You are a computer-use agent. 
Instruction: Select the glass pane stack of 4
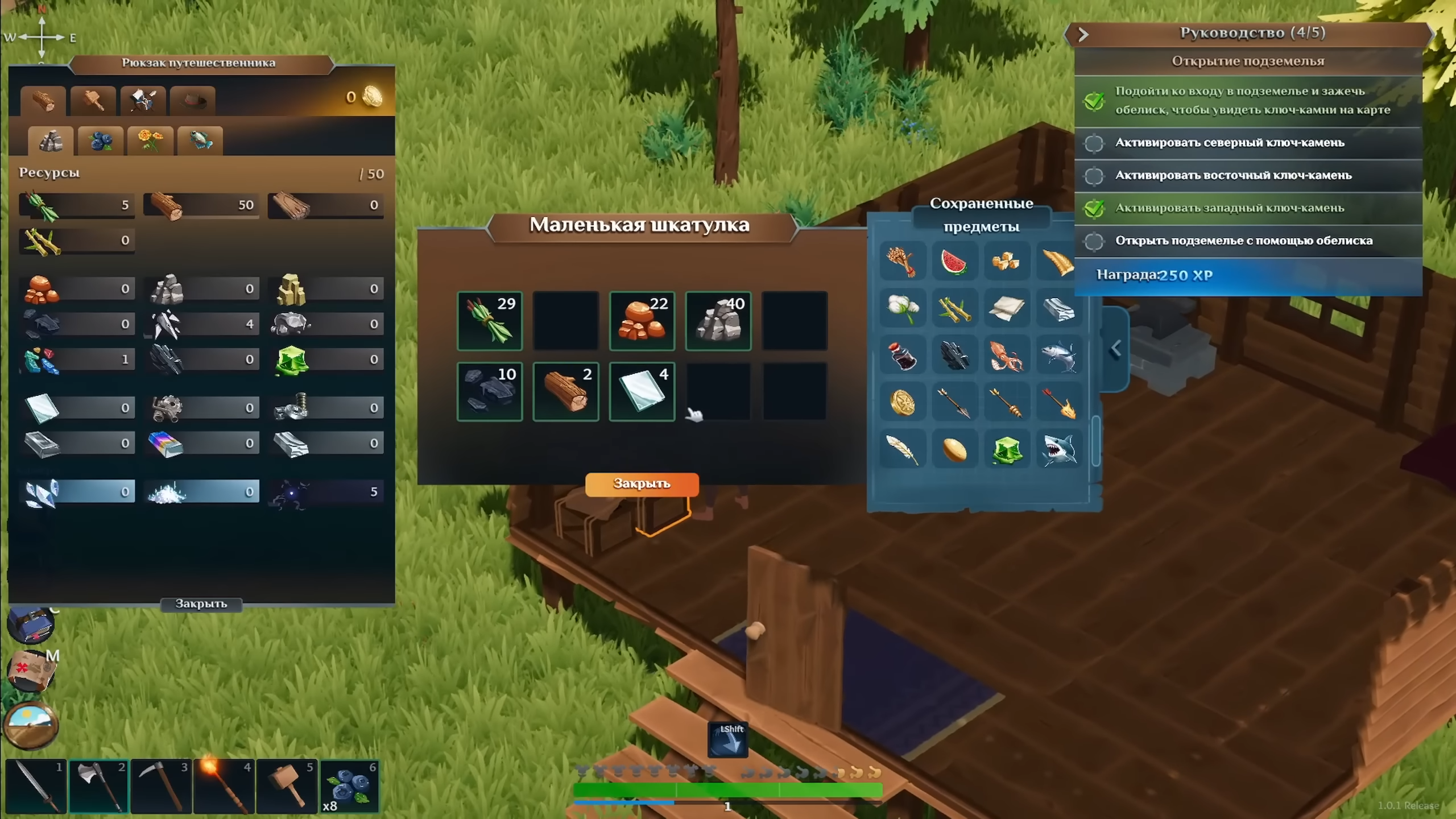click(642, 391)
